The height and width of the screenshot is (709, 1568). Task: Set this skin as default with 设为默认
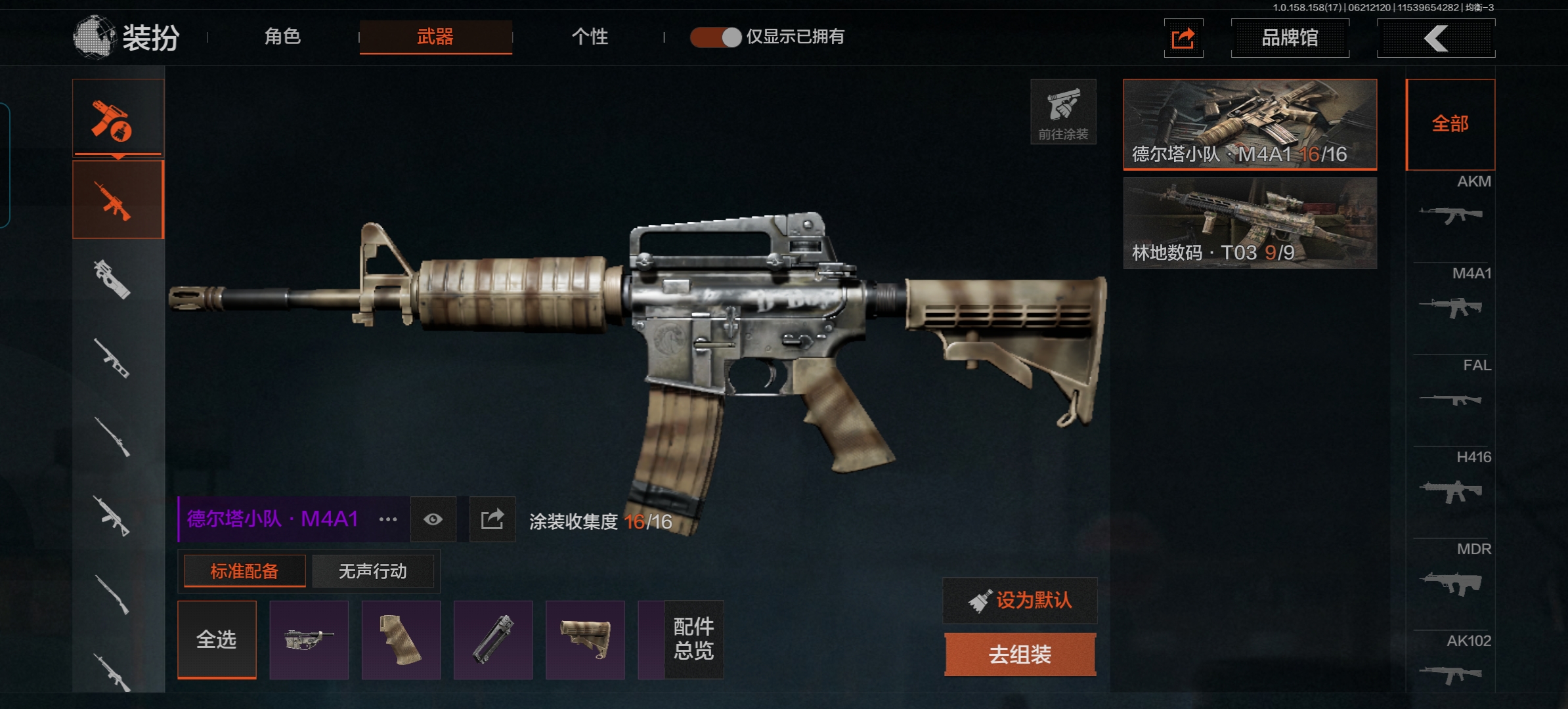1020,600
